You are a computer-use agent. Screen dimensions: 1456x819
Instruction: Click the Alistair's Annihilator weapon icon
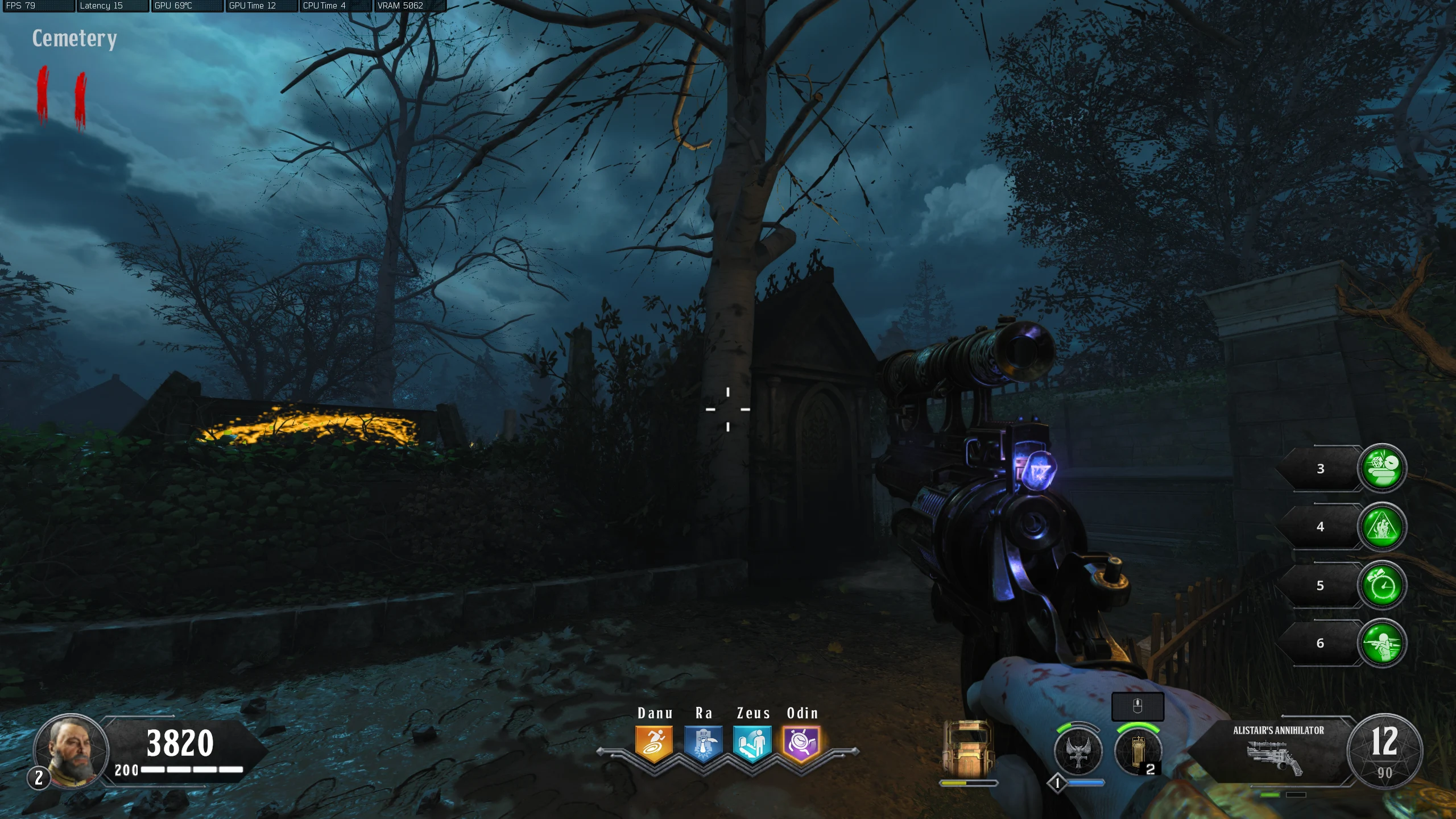click(1274, 759)
